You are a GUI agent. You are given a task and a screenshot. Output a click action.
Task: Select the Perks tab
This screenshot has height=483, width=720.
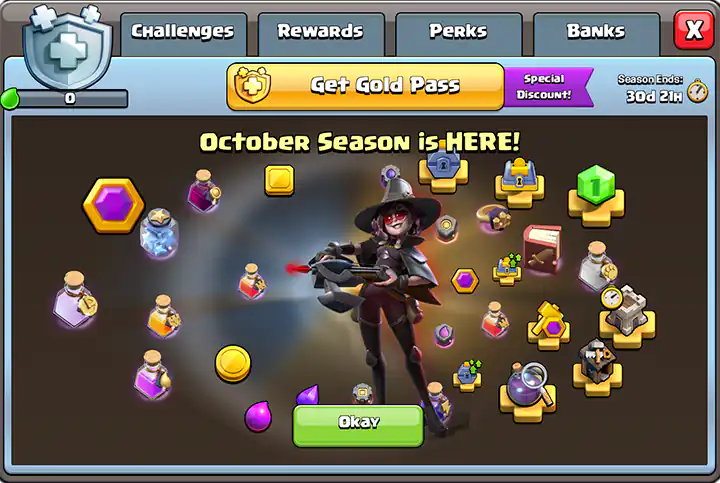[x=458, y=32]
